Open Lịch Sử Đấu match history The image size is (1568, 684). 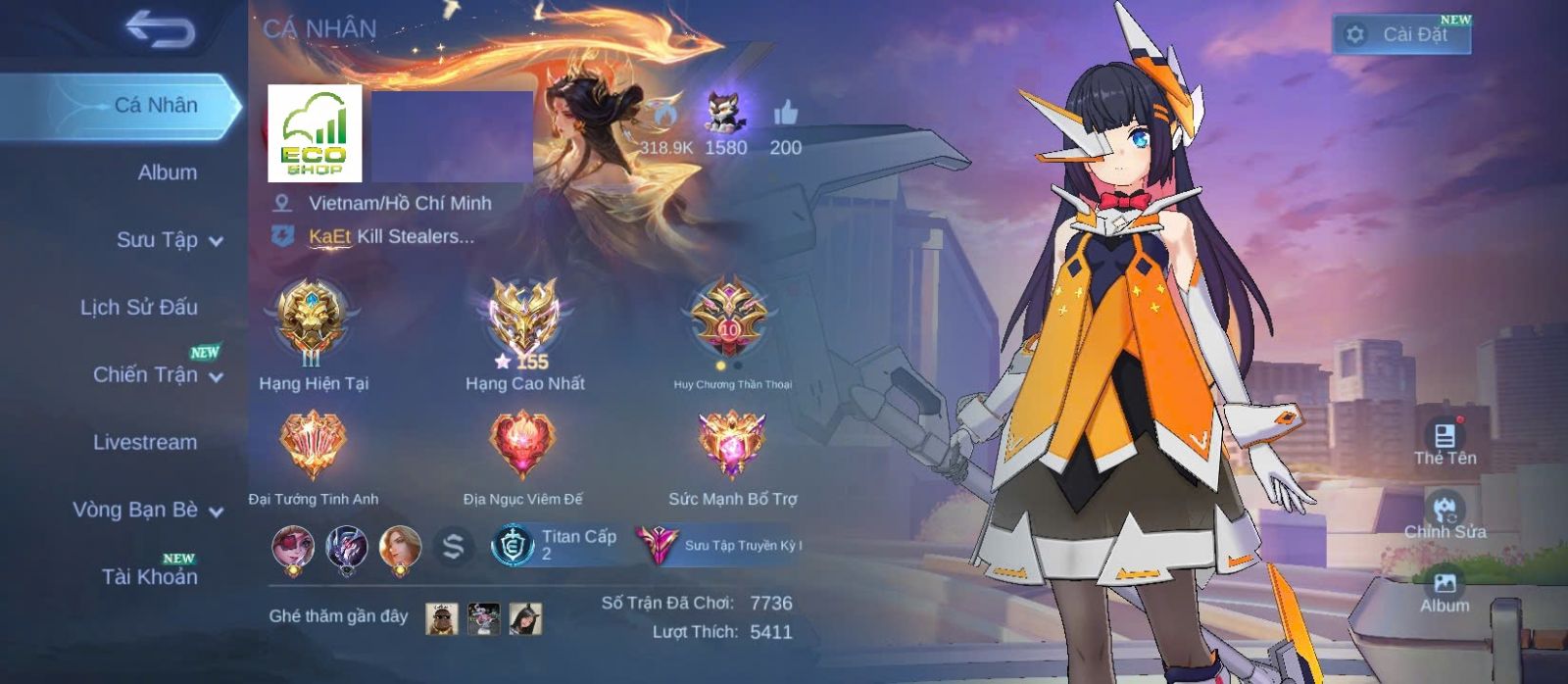(x=139, y=307)
